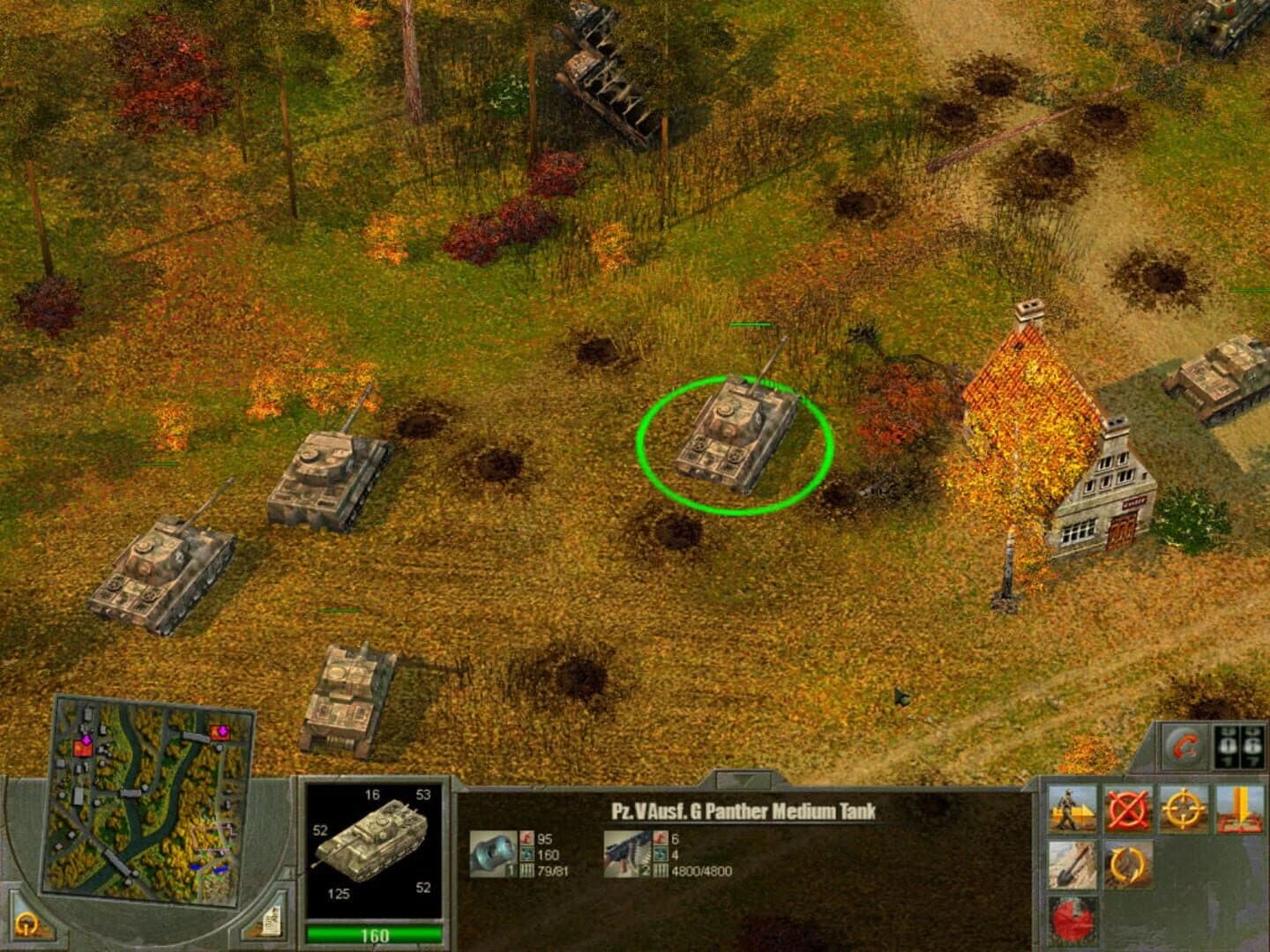Viewport: 1270px width, 952px height.
Task: Select the green-circled Panther tank on the battlefield
Action: tap(736, 436)
